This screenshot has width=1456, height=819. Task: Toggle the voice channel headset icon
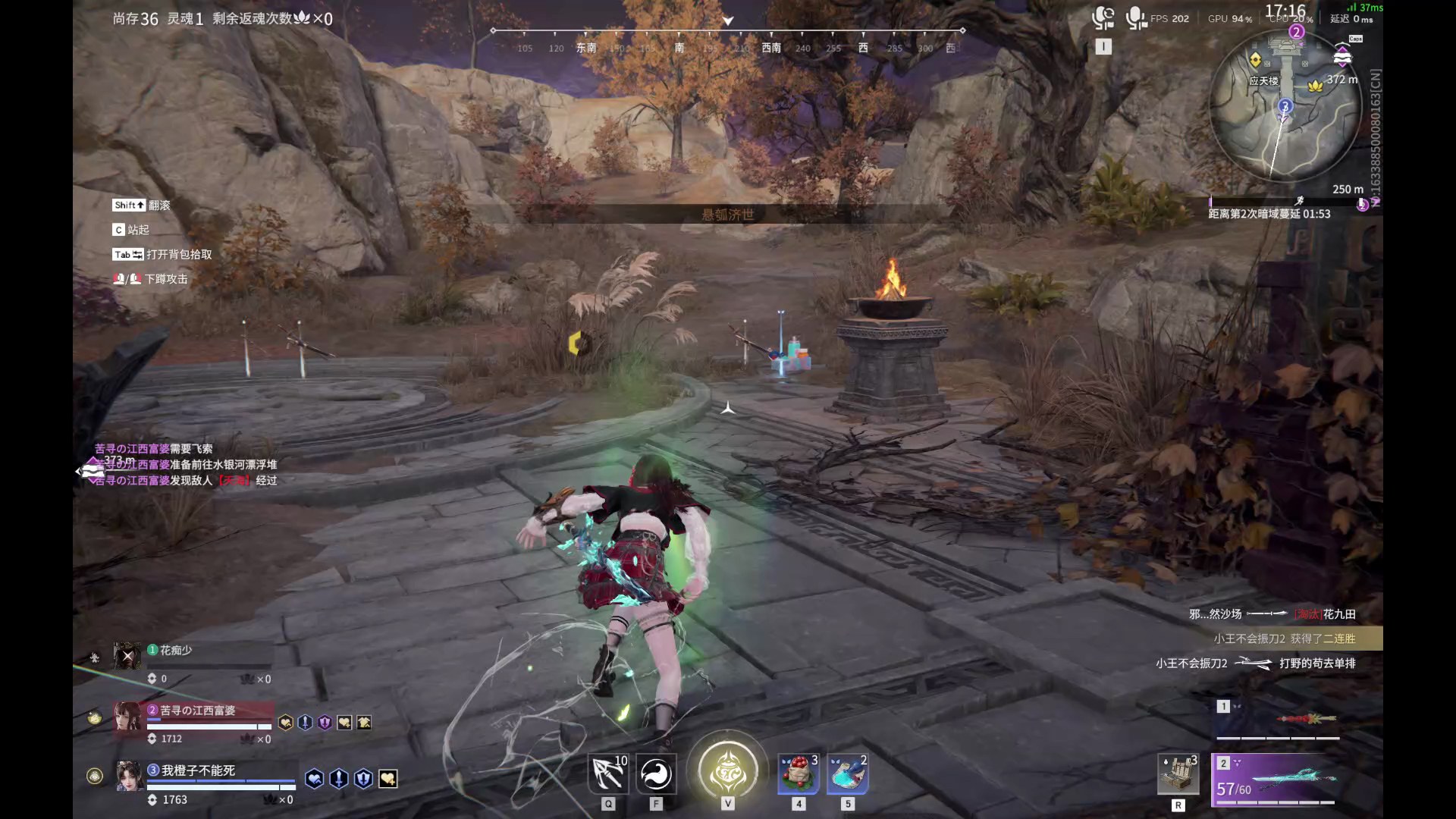[x=1103, y=18]
